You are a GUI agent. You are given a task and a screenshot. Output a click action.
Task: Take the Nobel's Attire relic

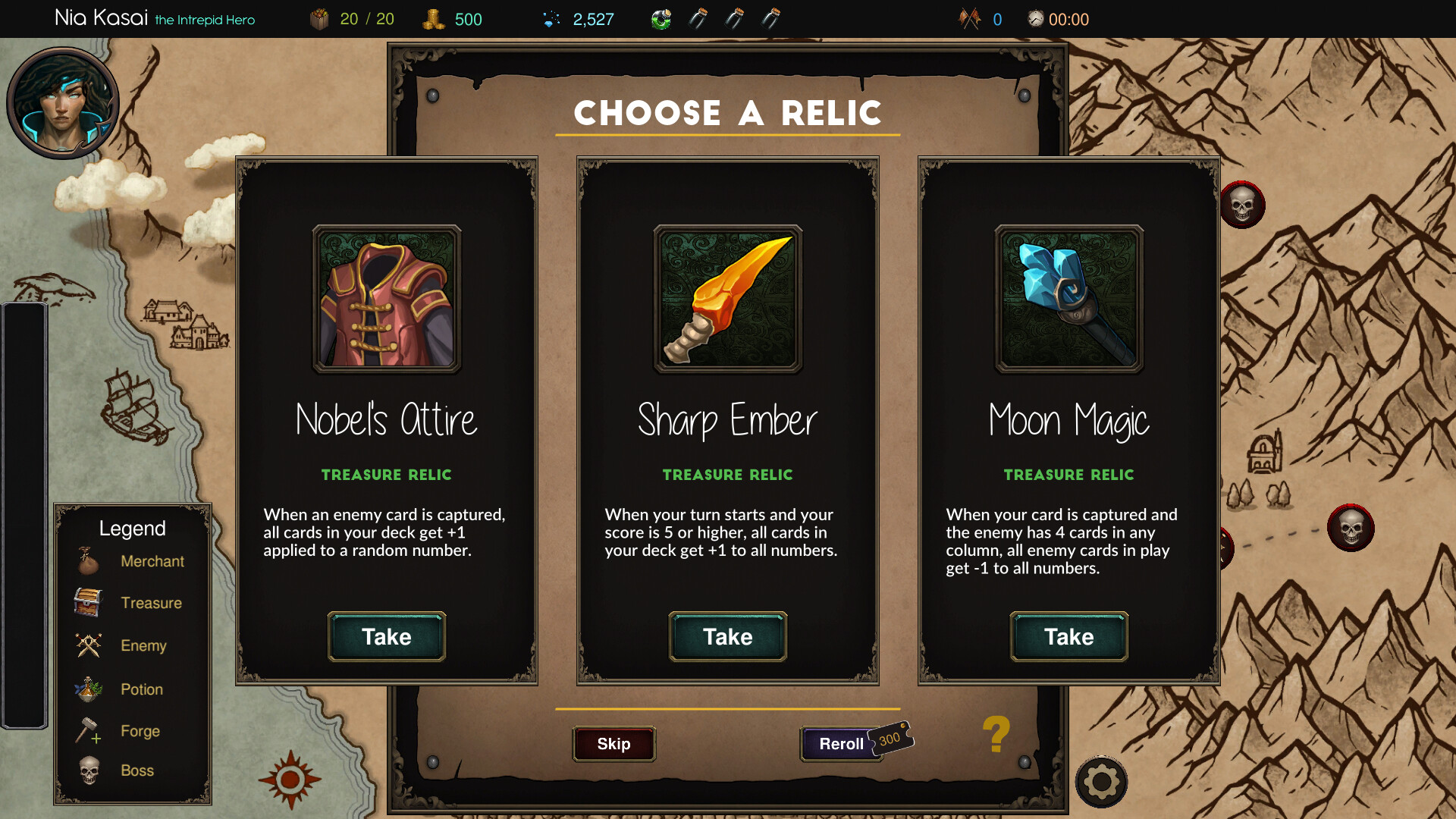click(x=386, y=637)
